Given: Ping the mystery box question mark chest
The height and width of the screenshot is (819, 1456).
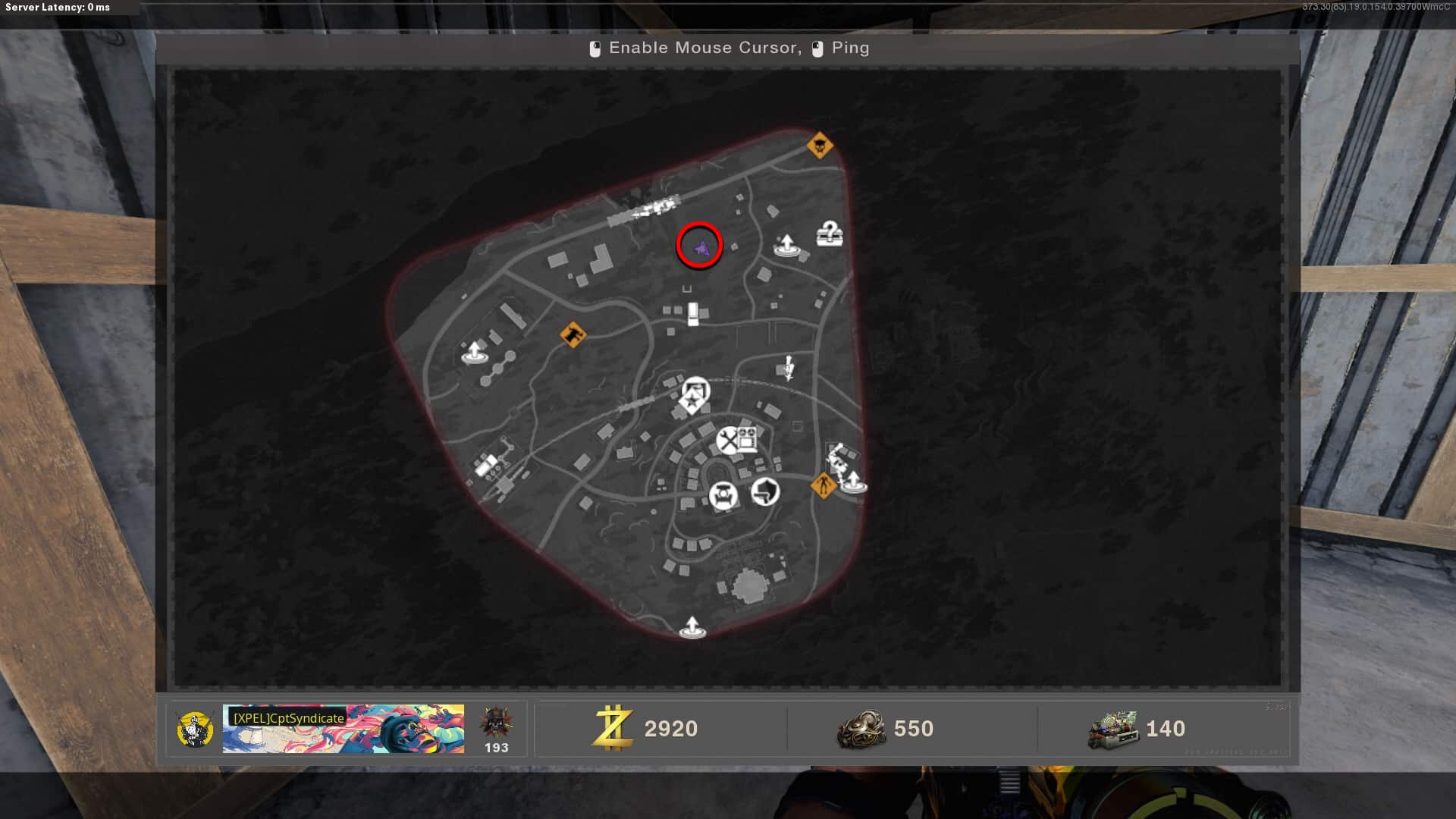Looking at the screenshot, I should pos(830,234).
